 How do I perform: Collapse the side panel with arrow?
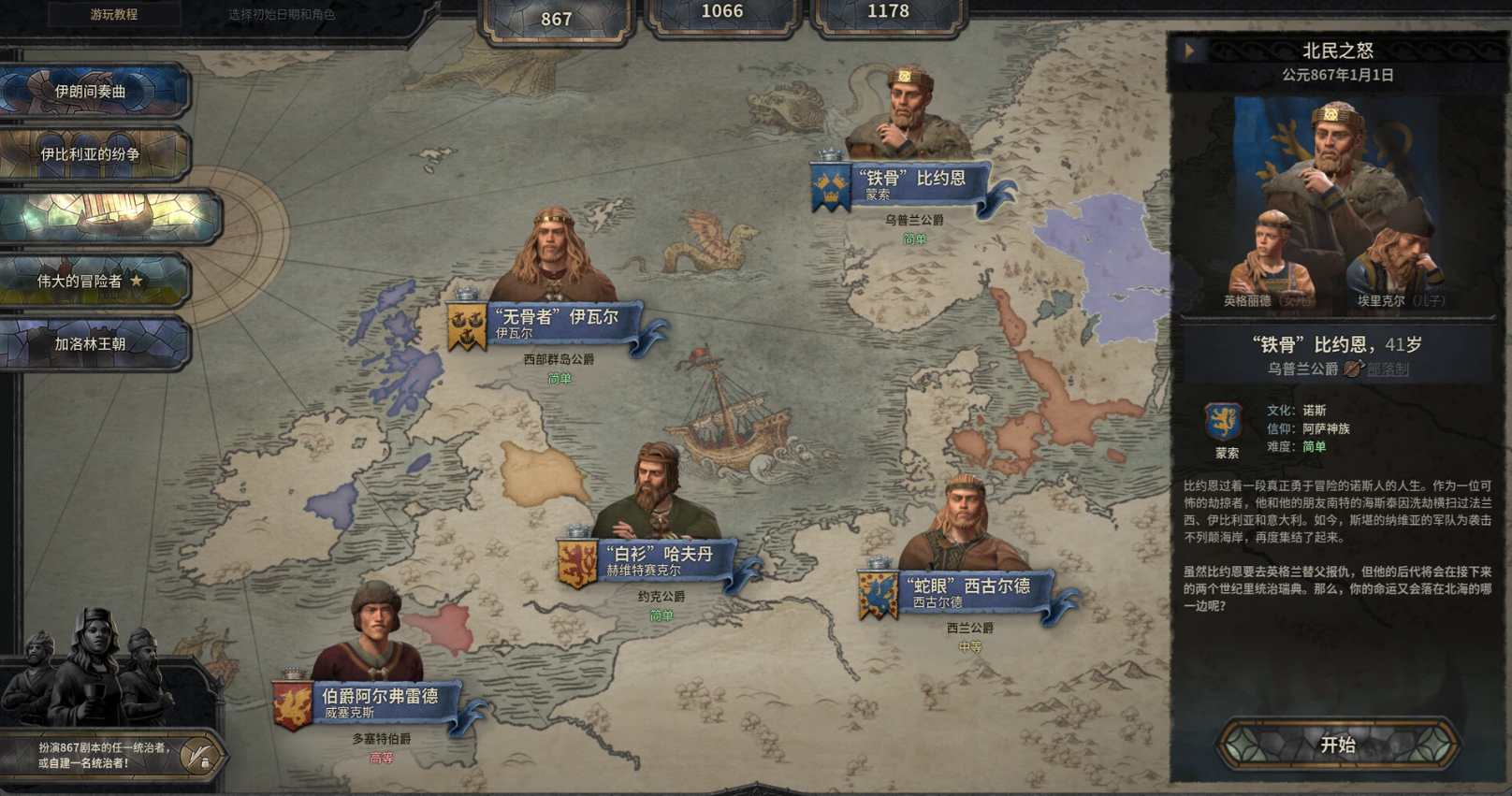[1189, 51]
